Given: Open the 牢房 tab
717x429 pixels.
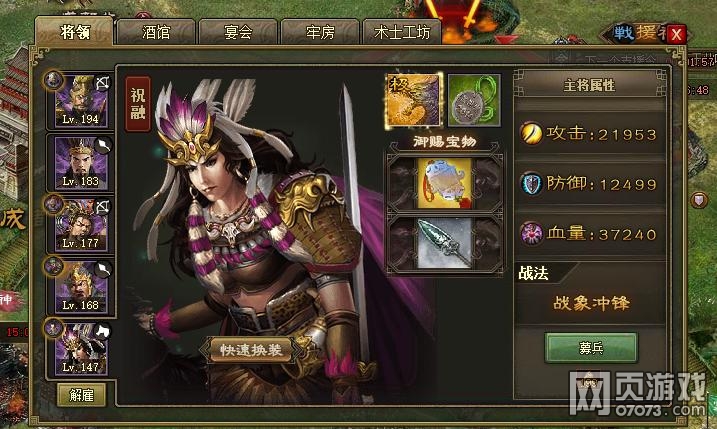Looking at the screenshot, I should point(319,32).
